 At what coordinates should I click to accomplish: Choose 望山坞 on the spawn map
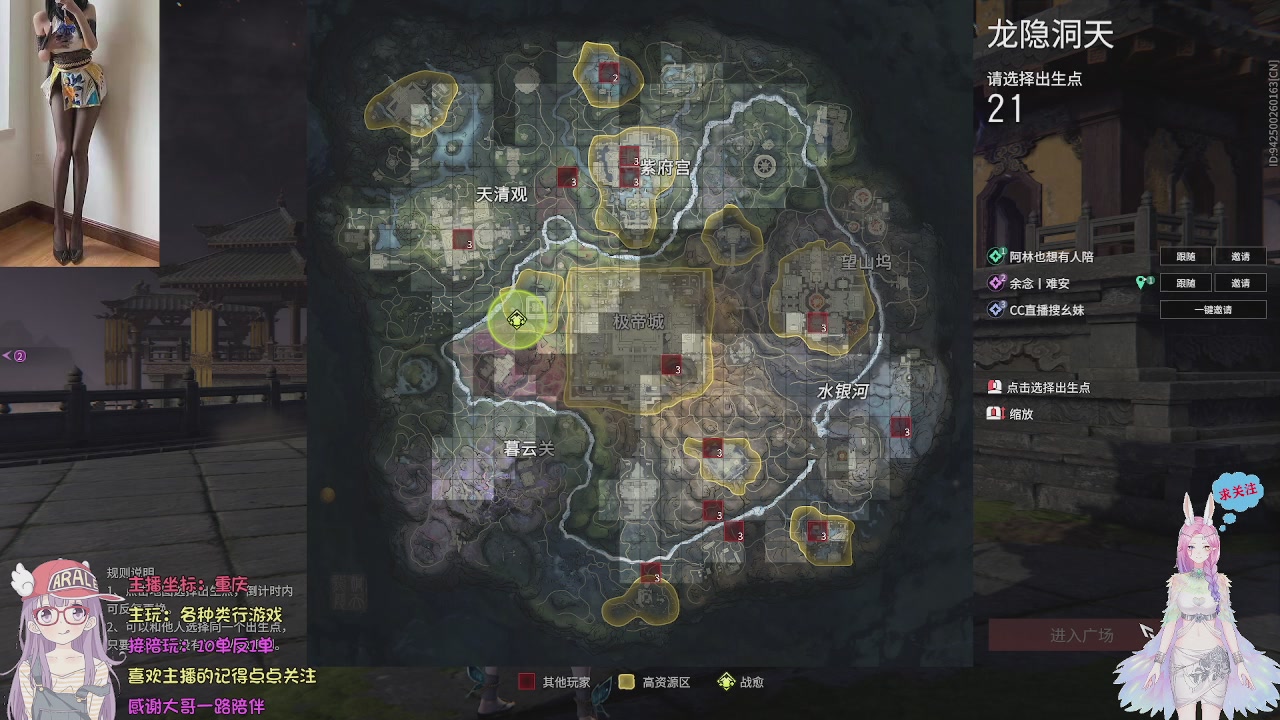(x=865, y=262)
